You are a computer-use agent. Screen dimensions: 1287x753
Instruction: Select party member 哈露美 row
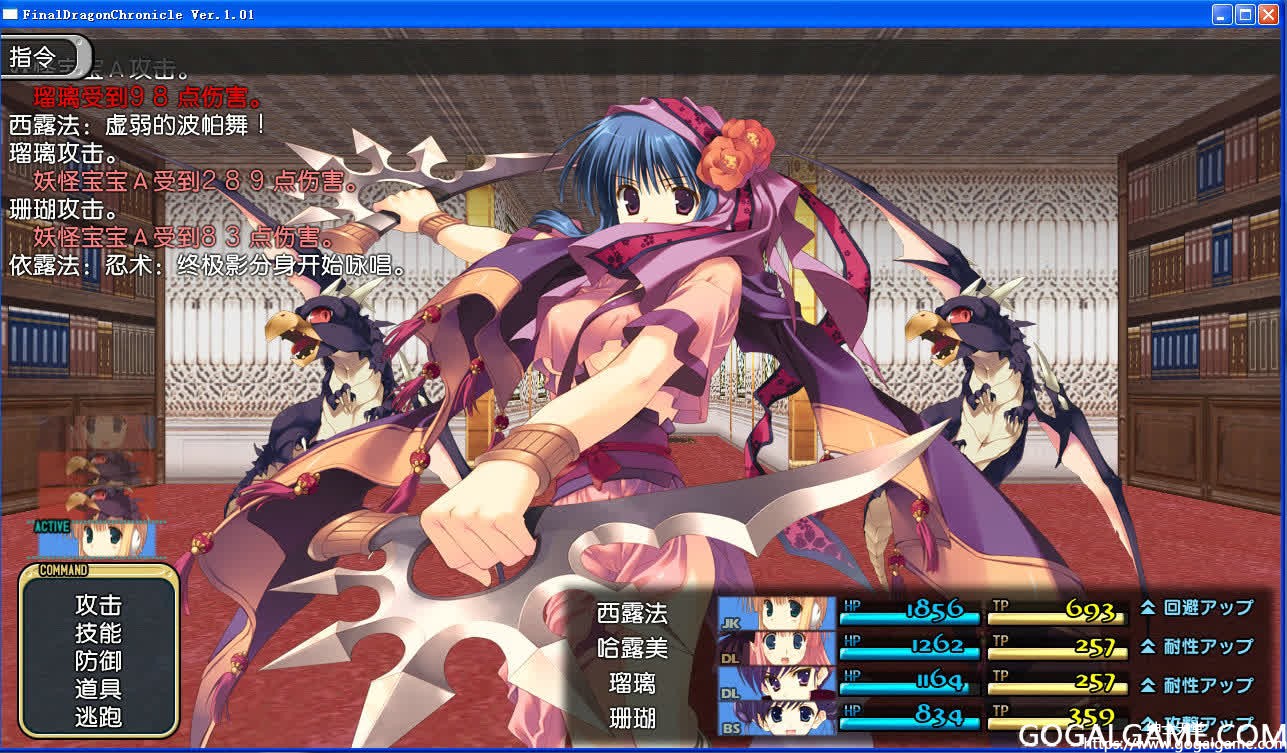(x=632, y=647)
